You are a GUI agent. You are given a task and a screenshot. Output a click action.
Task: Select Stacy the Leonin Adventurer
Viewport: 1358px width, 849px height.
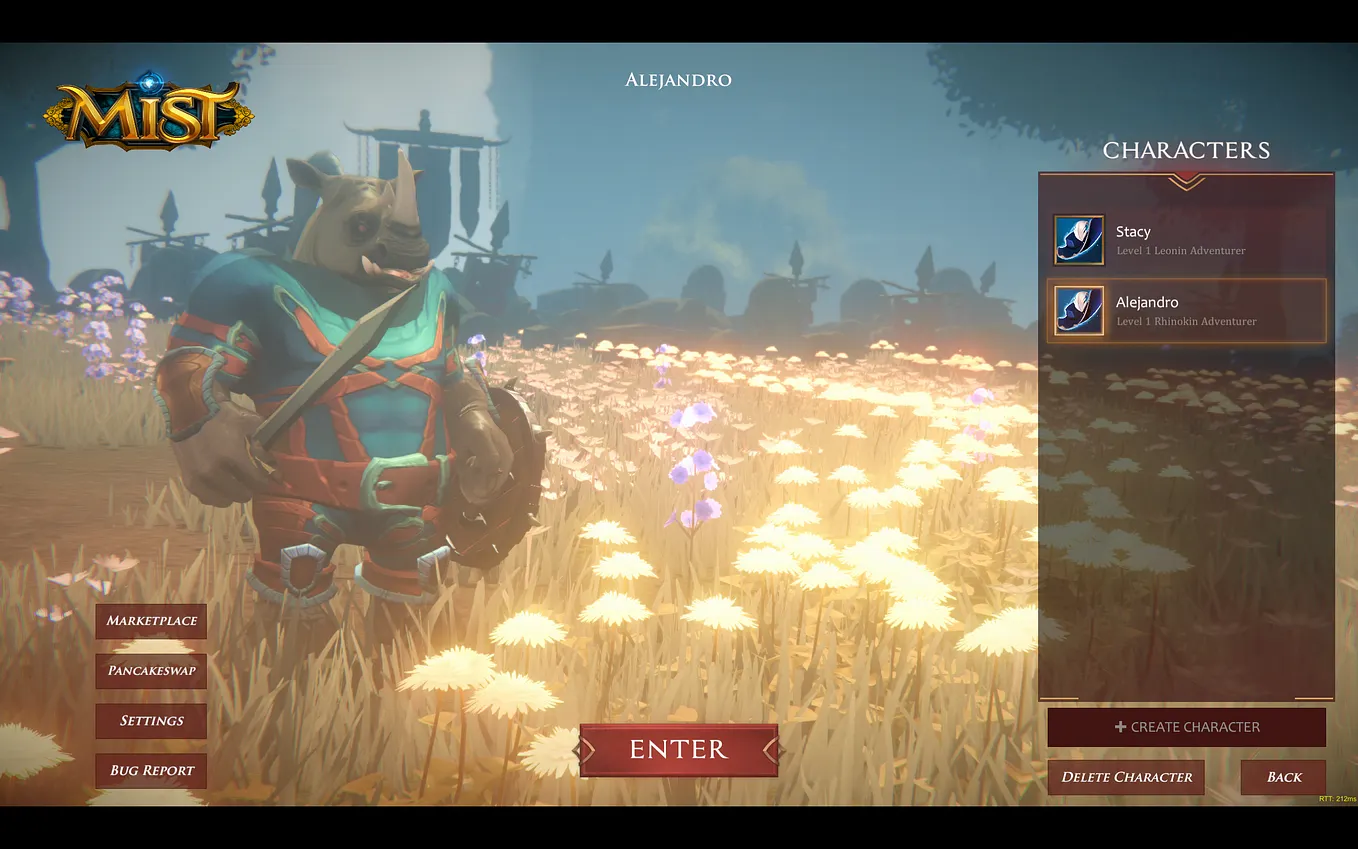tap(1186, 240)
